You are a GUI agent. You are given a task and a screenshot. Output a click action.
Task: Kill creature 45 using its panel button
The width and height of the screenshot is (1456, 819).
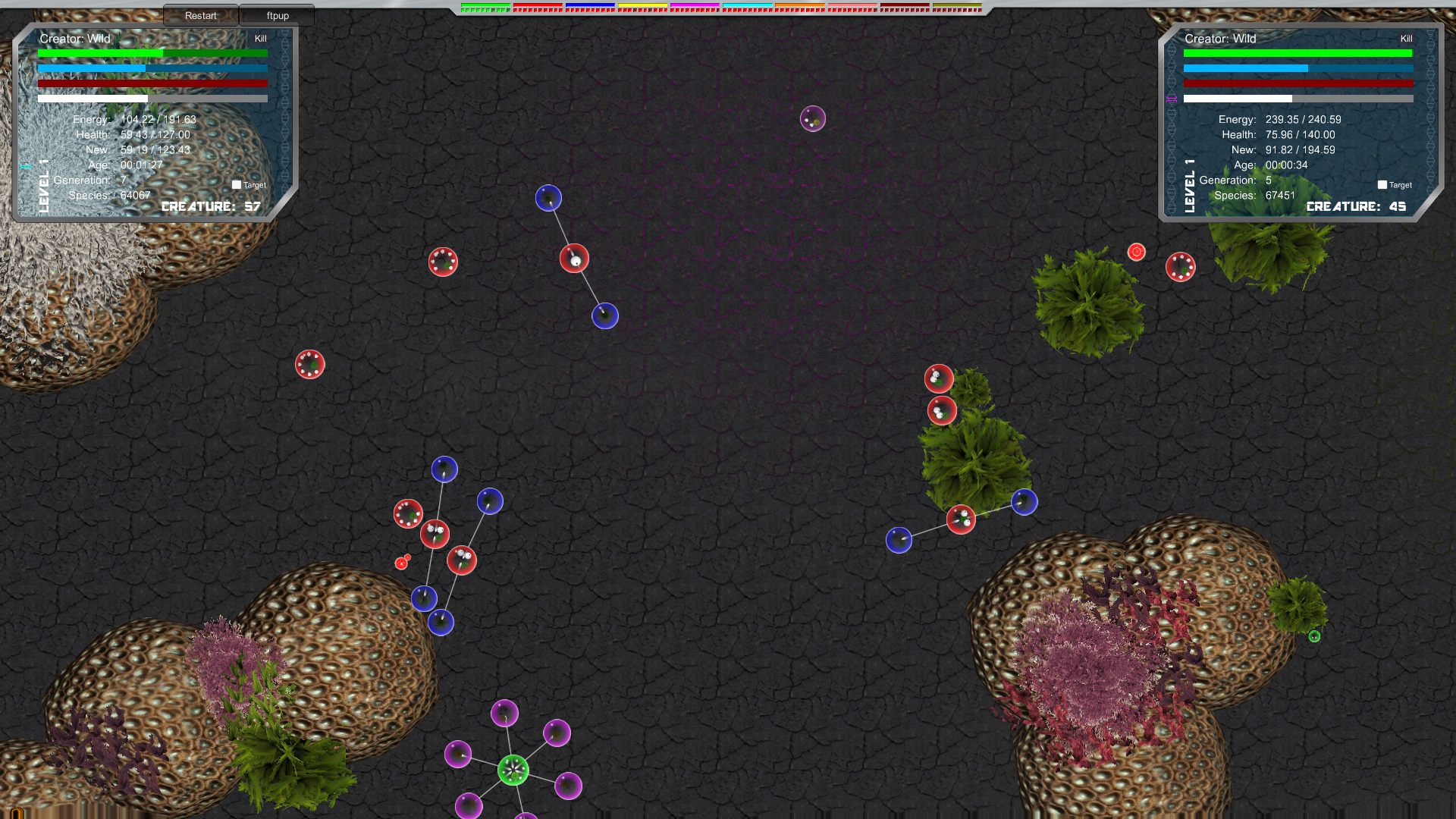(1407, 39)
